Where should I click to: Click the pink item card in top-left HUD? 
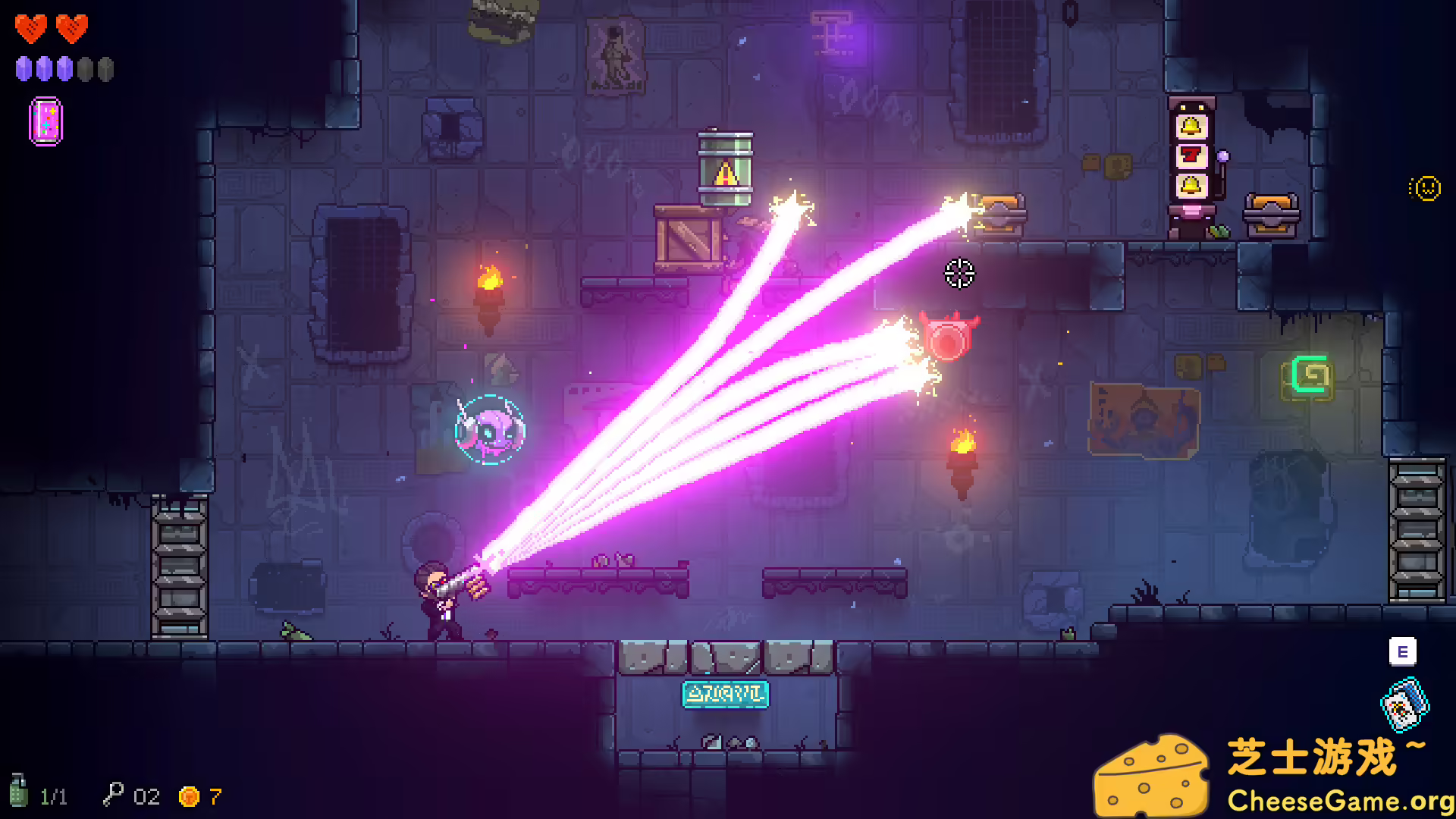point(46,120)
